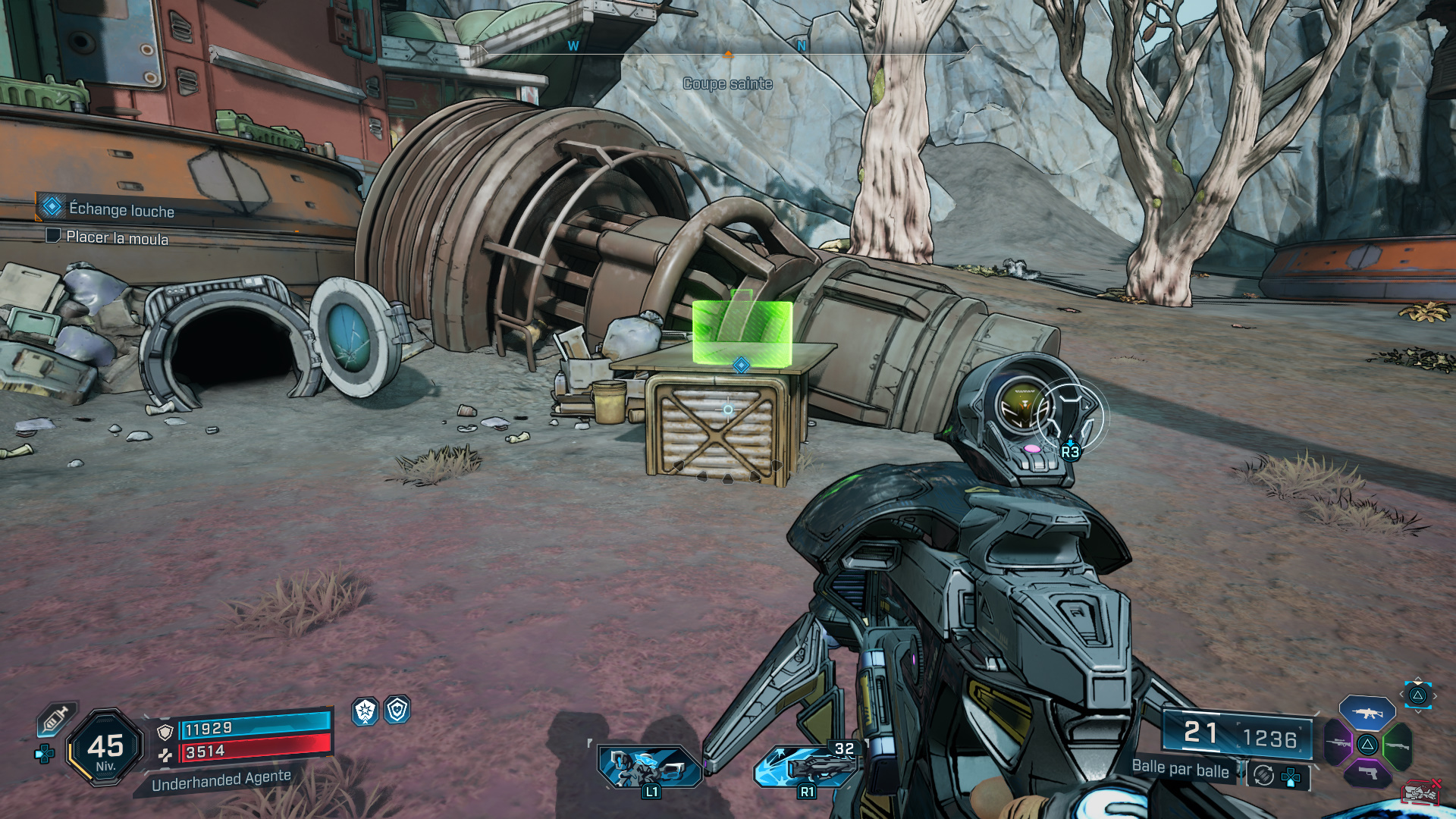Click the Placer la moula objective checkbox
The height and width of the screenshot is (819, 1456).
53,236
